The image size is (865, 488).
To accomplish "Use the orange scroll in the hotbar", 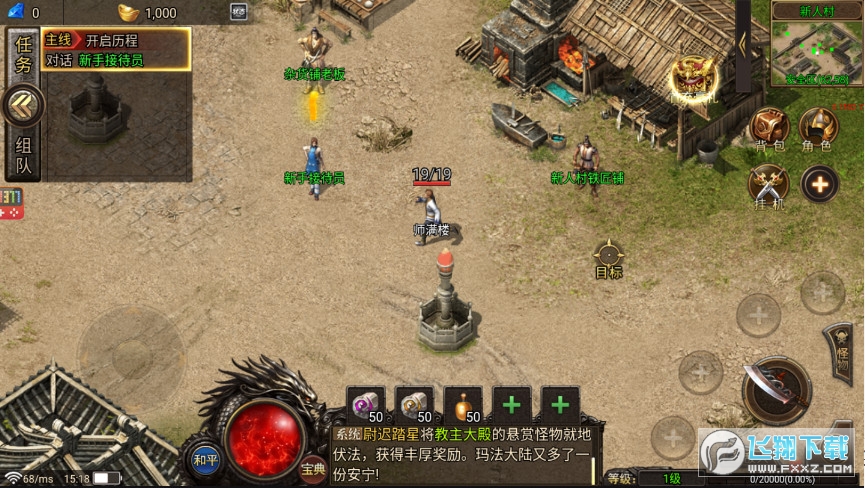I will [x=414, y=404].
